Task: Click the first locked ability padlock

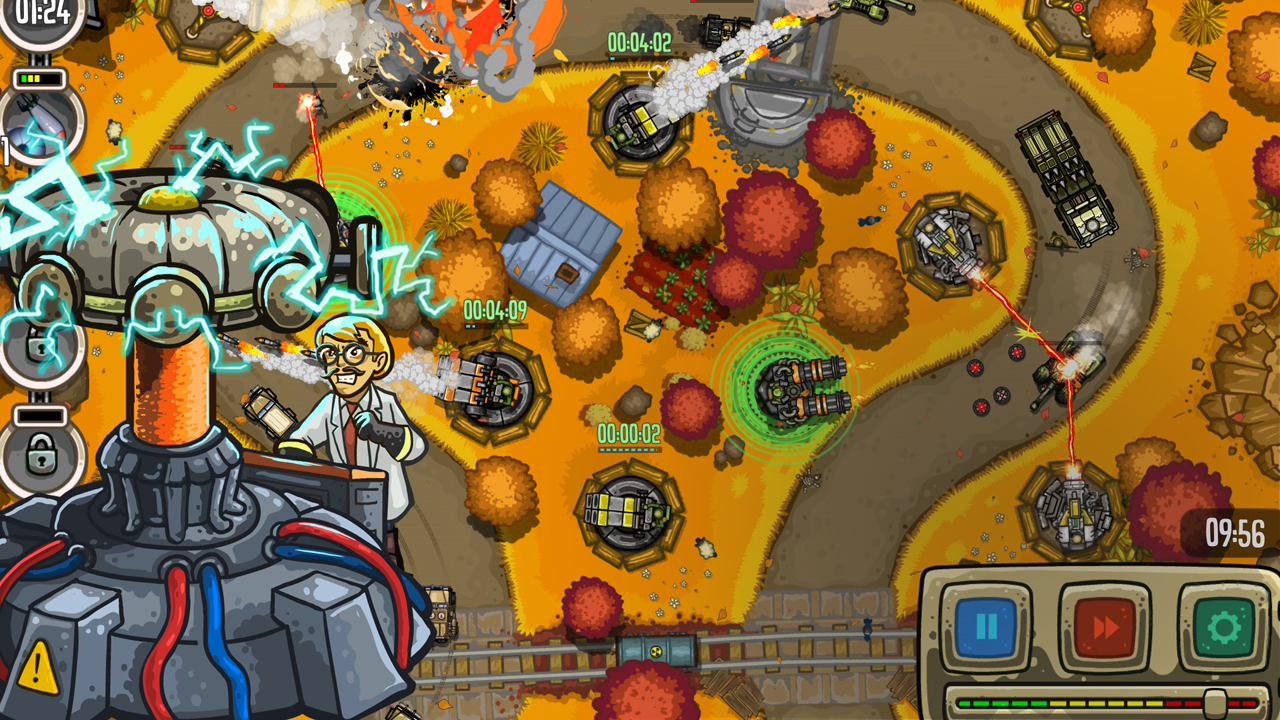Action: pos(39,349)
